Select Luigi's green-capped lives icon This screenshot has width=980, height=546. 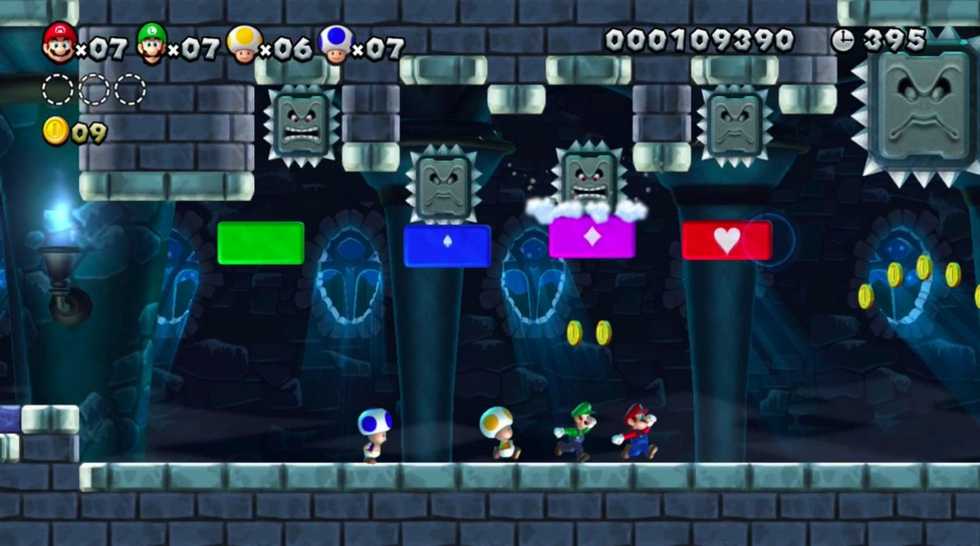[x=151, y=43]
